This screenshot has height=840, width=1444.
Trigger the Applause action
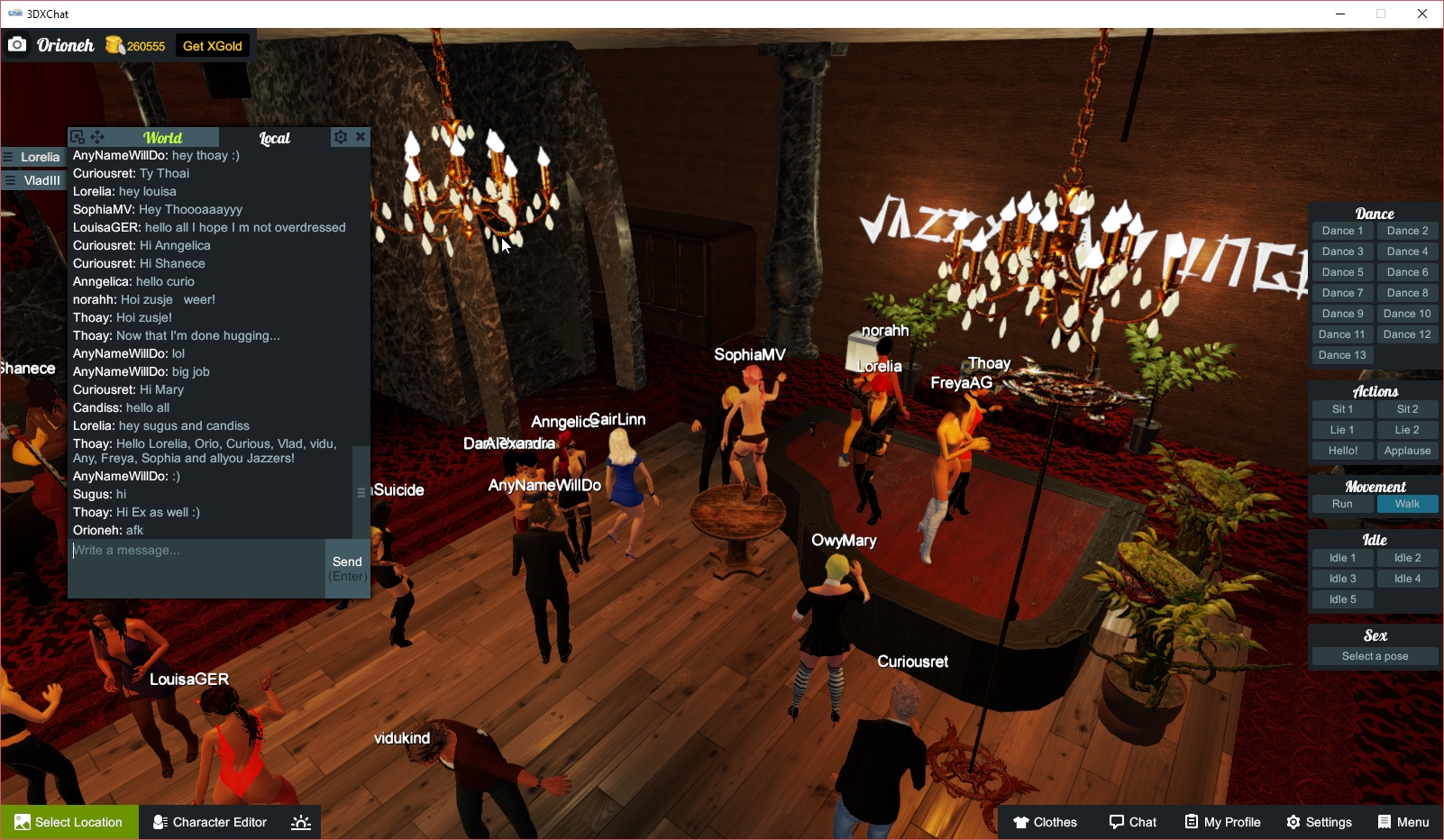point(1407,450)
